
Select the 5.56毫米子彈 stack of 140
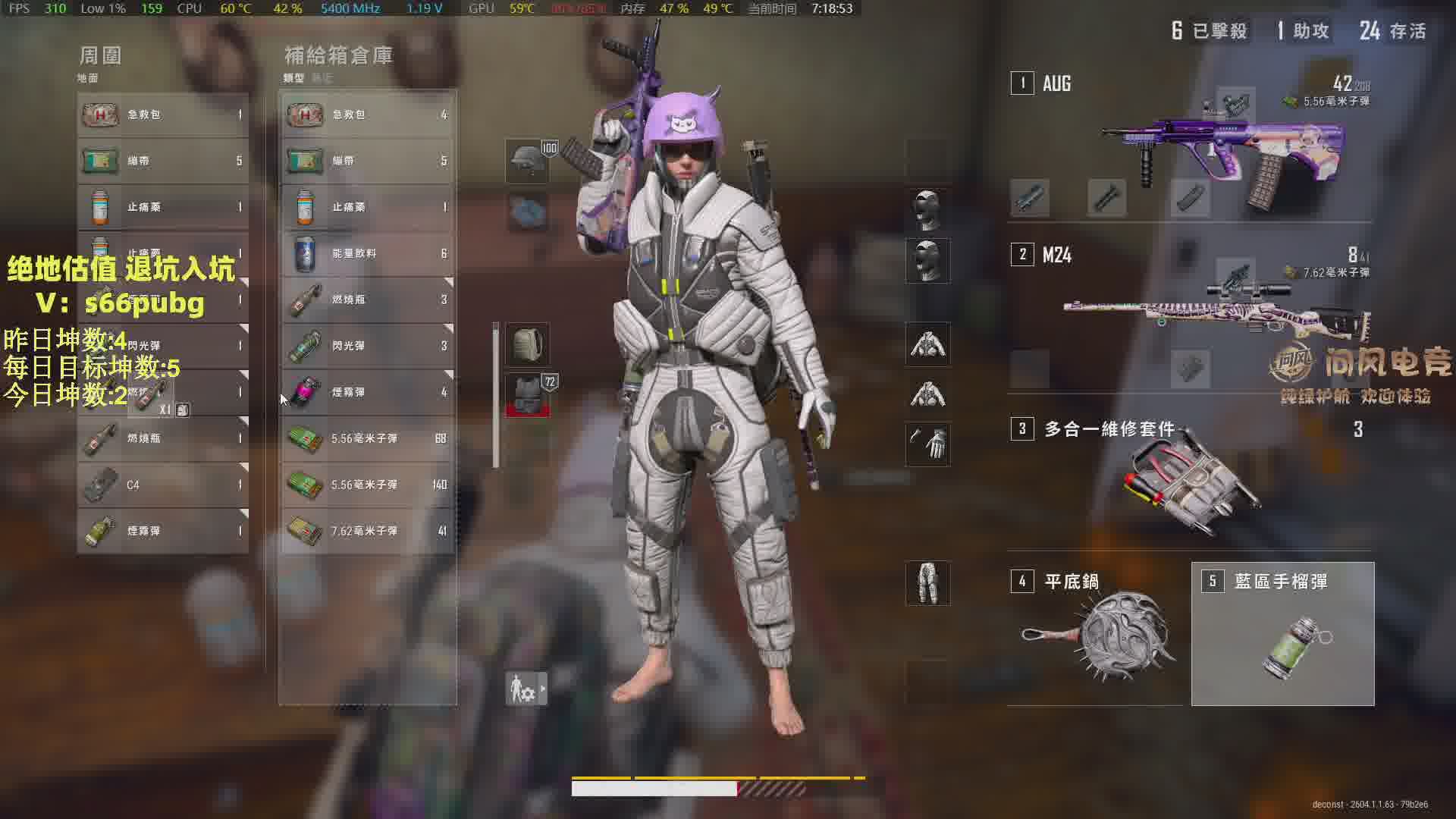368,485
